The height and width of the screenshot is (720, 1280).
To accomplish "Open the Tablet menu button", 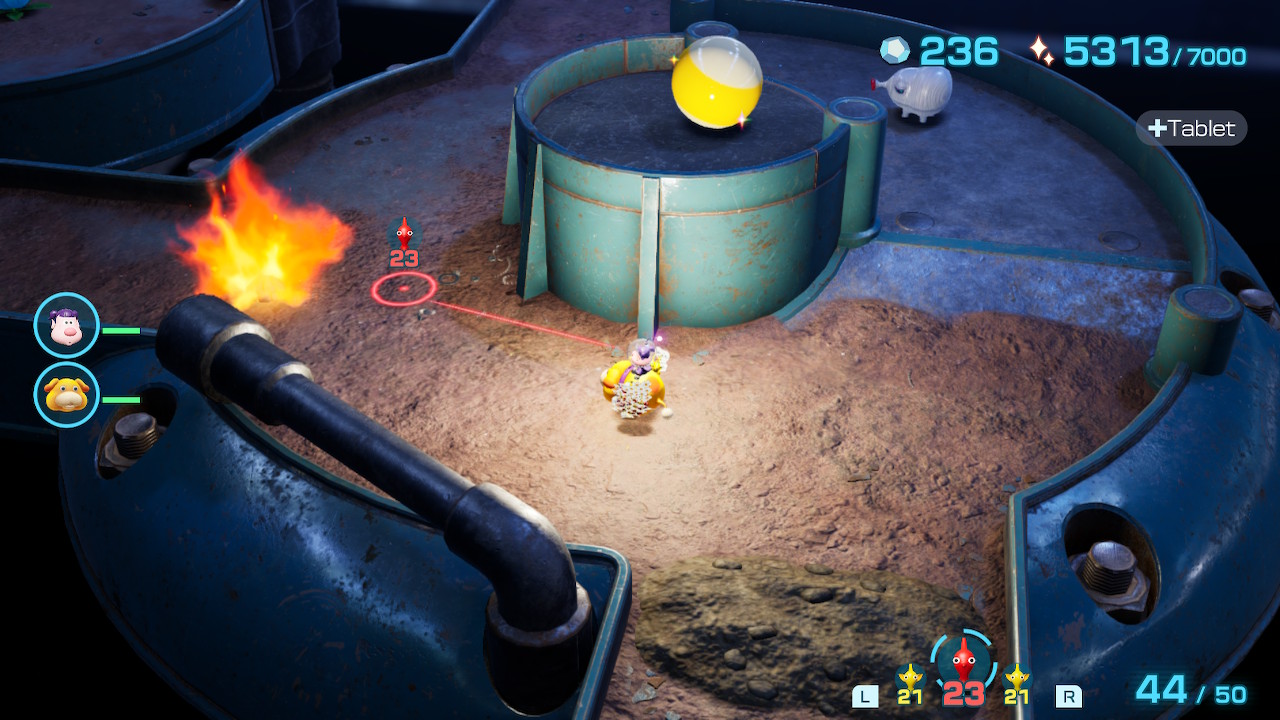I will tap(1192, 128).
